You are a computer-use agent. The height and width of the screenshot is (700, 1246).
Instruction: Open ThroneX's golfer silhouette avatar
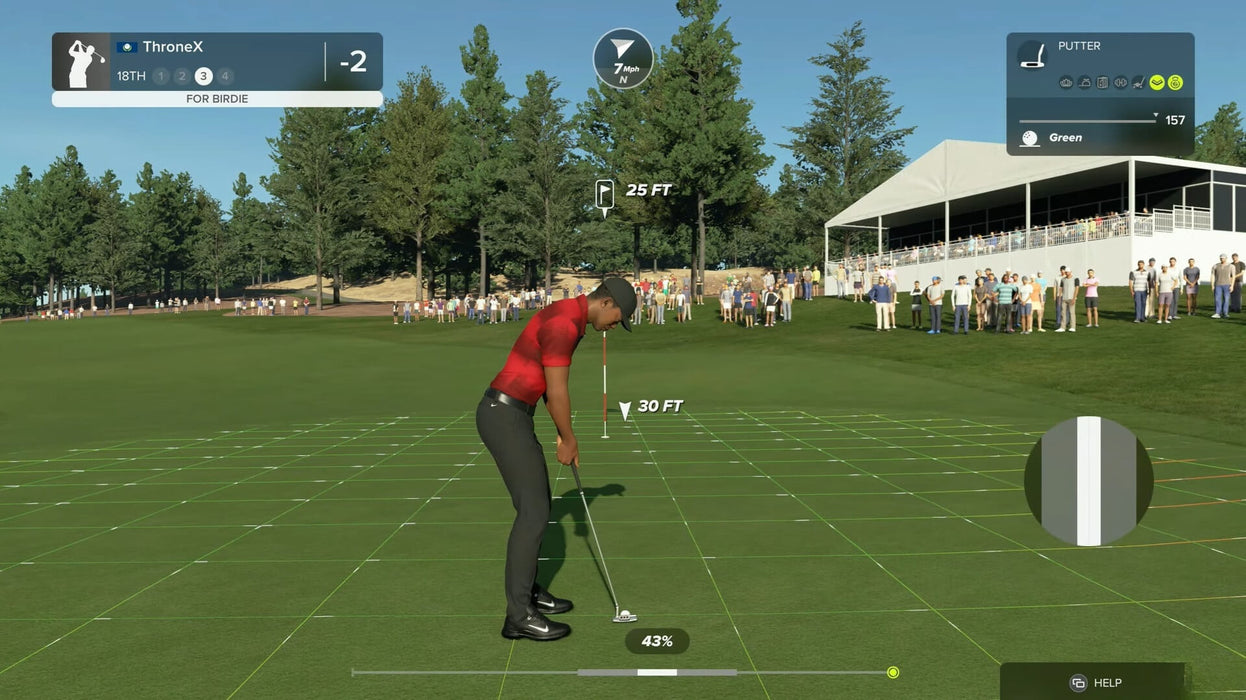pyautogui.click(x=82, y=62)
